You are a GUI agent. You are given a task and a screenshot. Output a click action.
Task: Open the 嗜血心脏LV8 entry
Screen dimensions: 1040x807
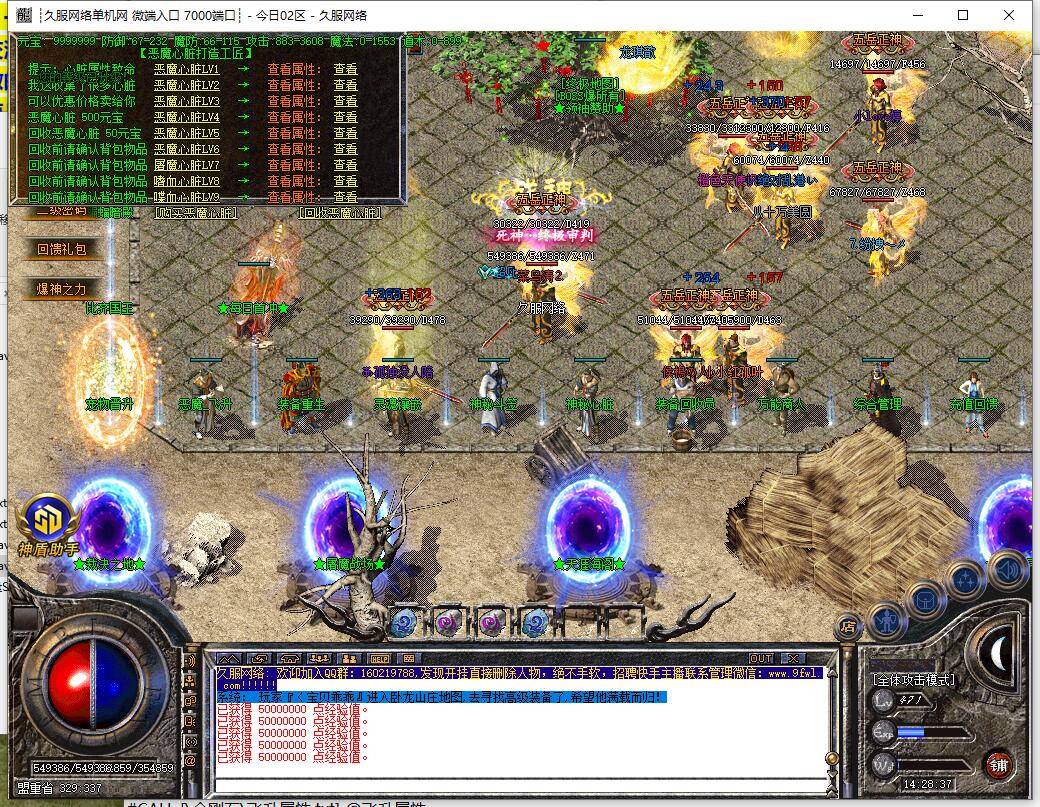pyautogui.click(x=186, y=181)
